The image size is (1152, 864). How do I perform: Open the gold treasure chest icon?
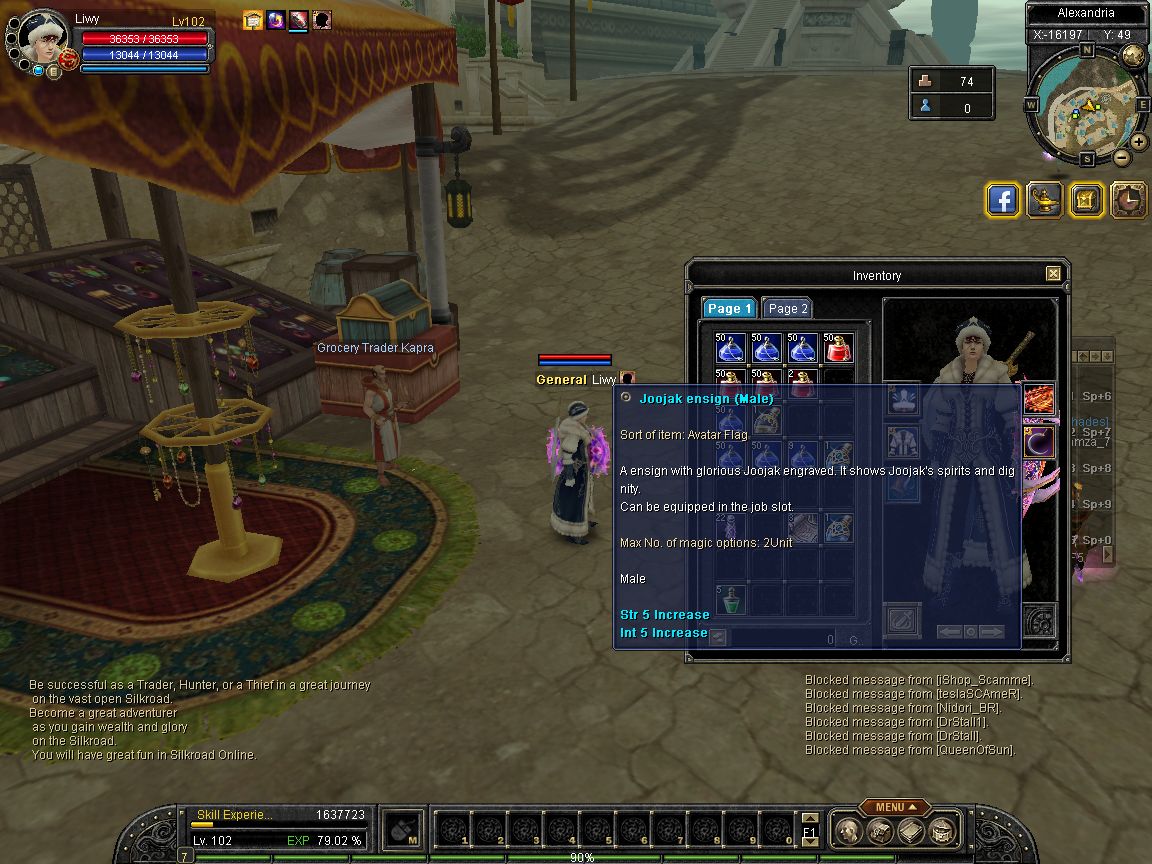1087,200
